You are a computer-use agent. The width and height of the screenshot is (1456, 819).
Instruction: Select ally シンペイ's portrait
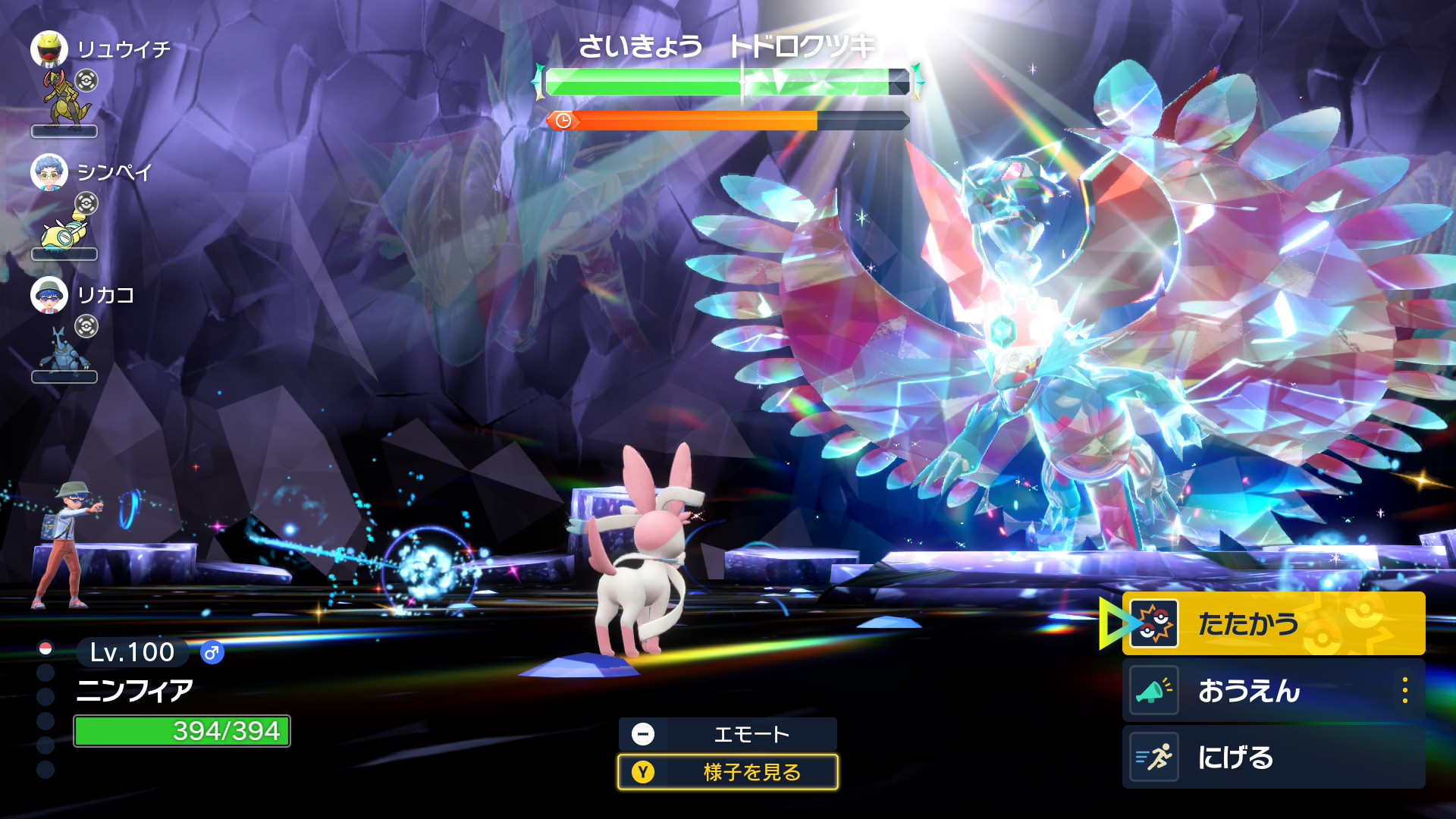click(49, 172)
